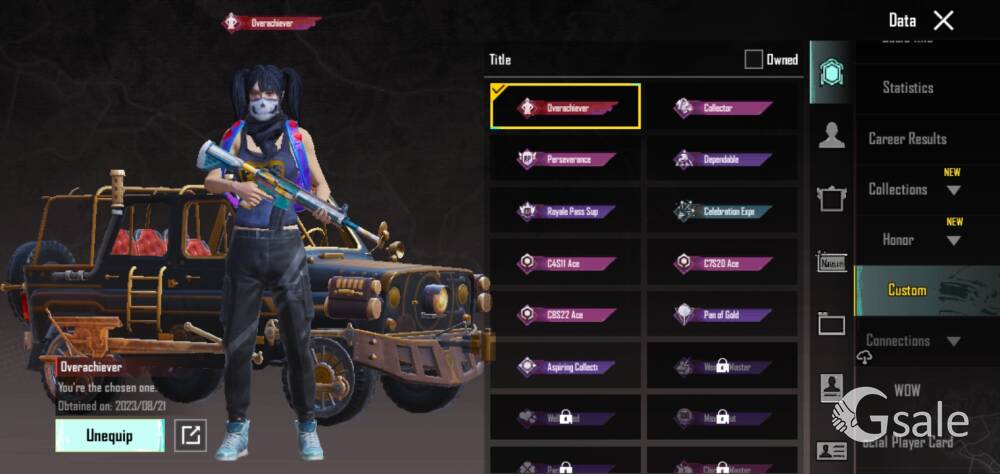Unequip the Overachiever title
Image resolution: width=1000 pixels, height=474 pixels.
point(109,435)
